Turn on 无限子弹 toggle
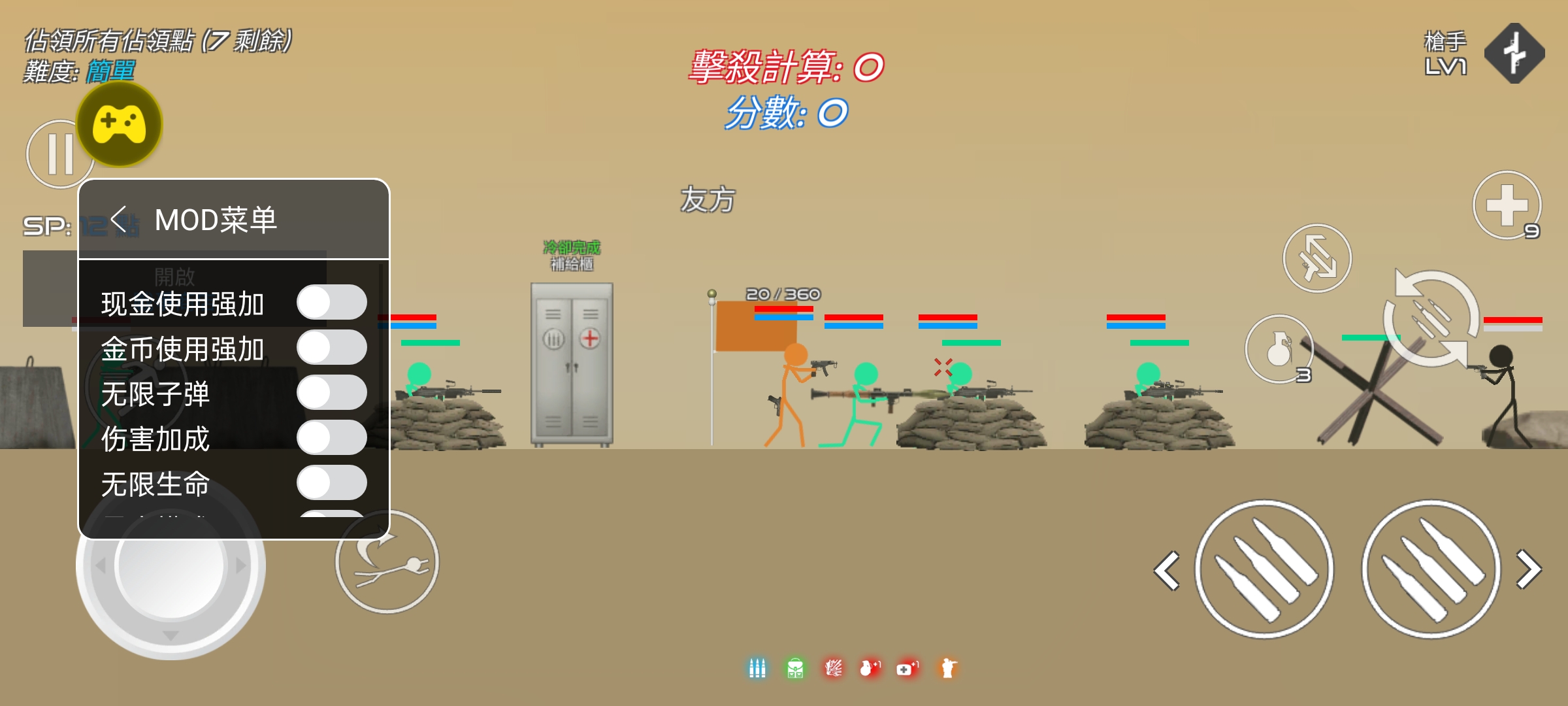The image size is (1568, 706). 331,393
